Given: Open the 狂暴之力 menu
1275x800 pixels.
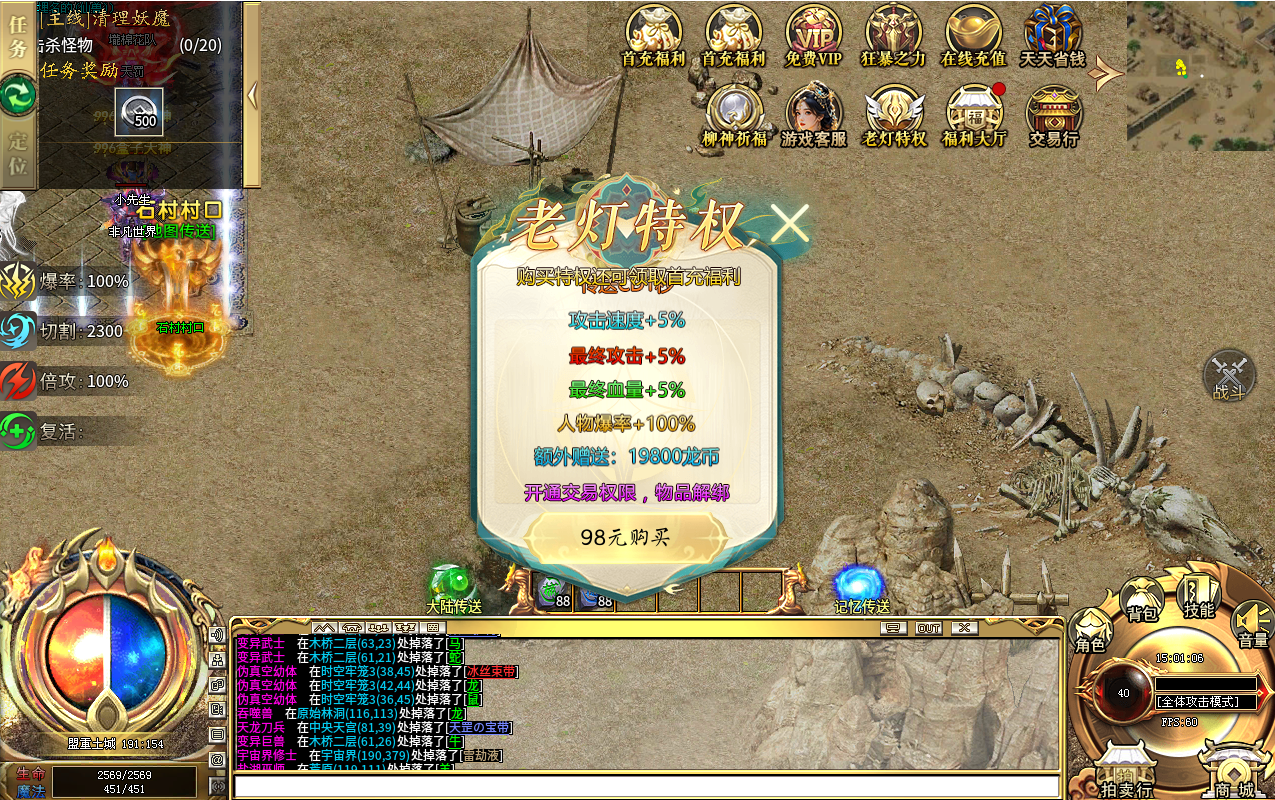Looking at the screenshot, I should (893, 35).
